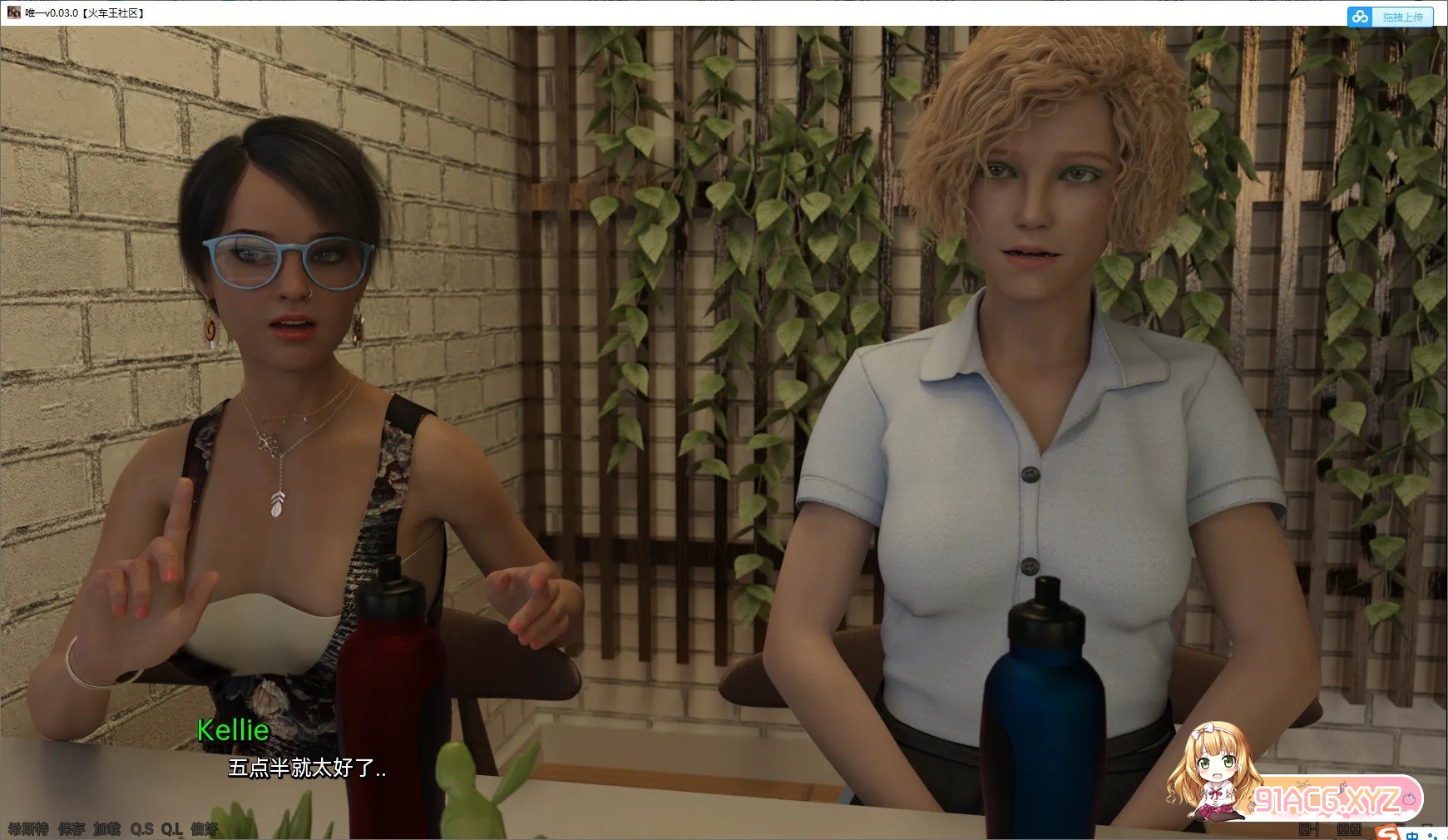Open the 保存 save menu

[72, 829]
